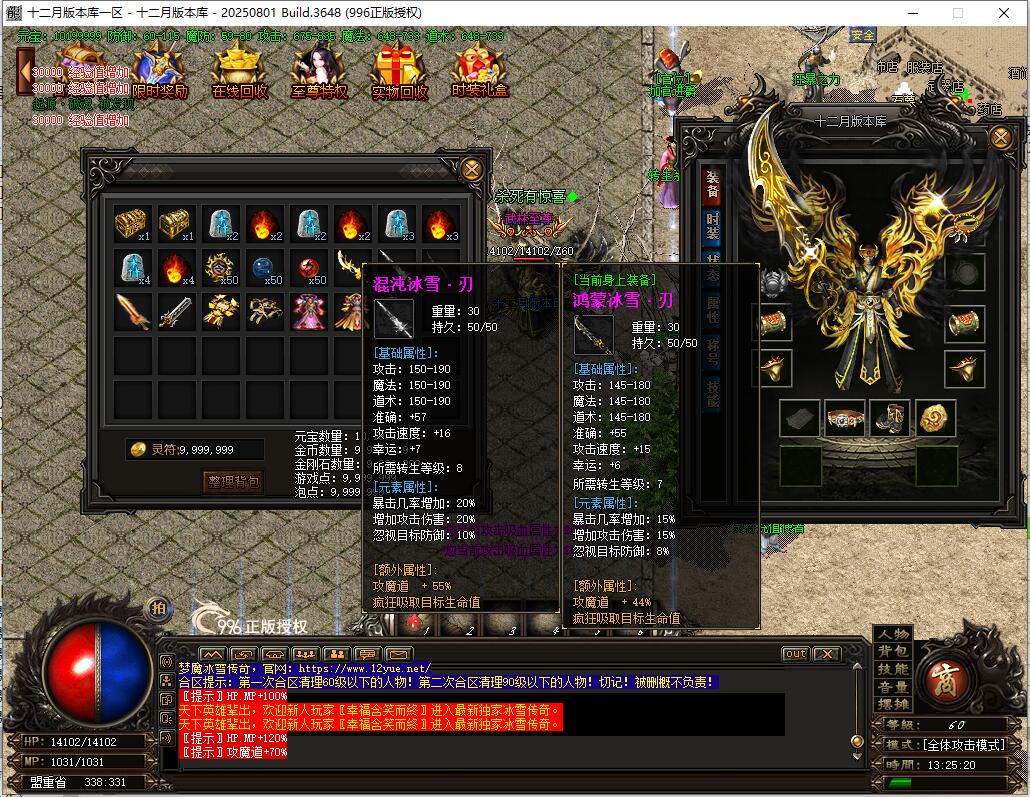Collapse the top icon bar arrow
The width and height of the screenshot is (1030, 797).
point(24,71)
